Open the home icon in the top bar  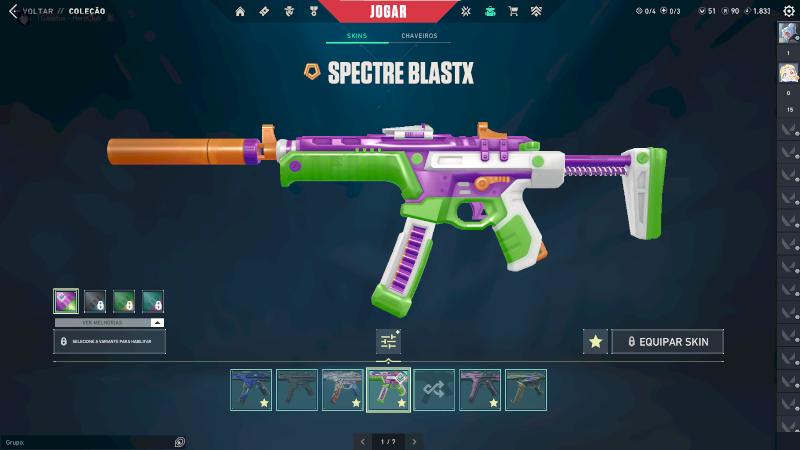tap(240, 12)
